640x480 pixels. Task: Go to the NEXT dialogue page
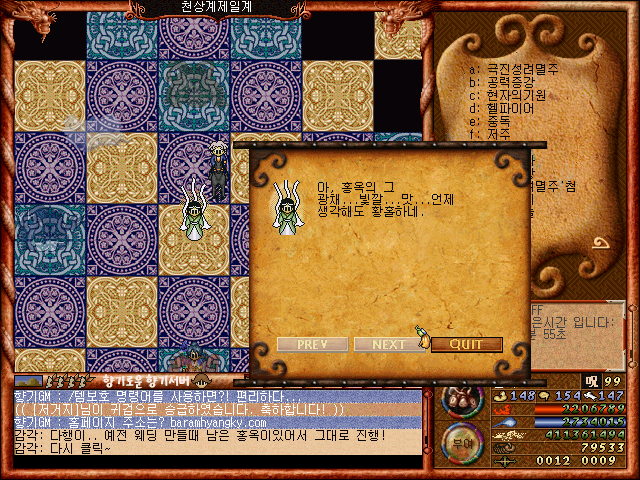click(x=389, y=344)
